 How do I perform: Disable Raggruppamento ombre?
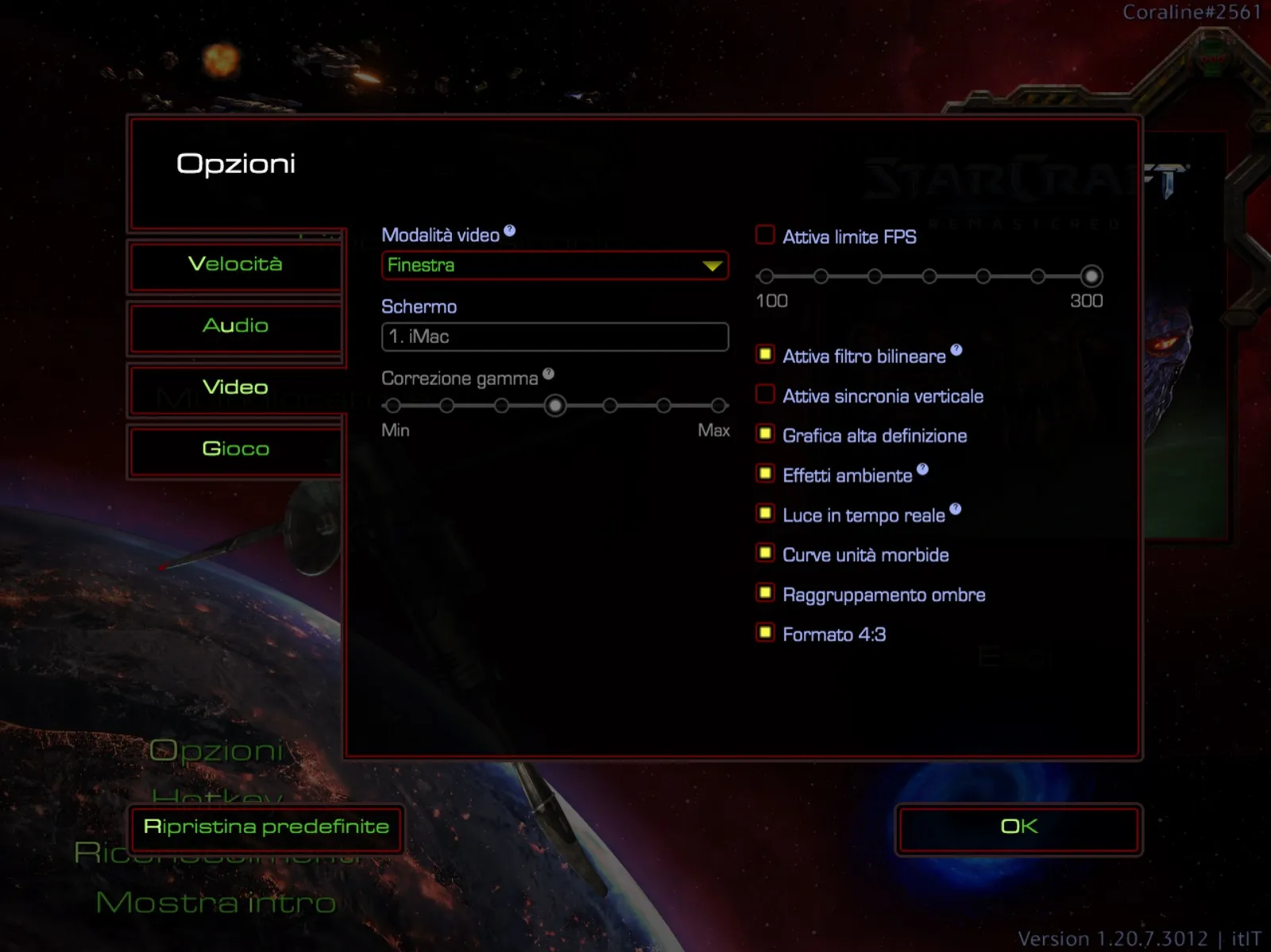point(764,592)
